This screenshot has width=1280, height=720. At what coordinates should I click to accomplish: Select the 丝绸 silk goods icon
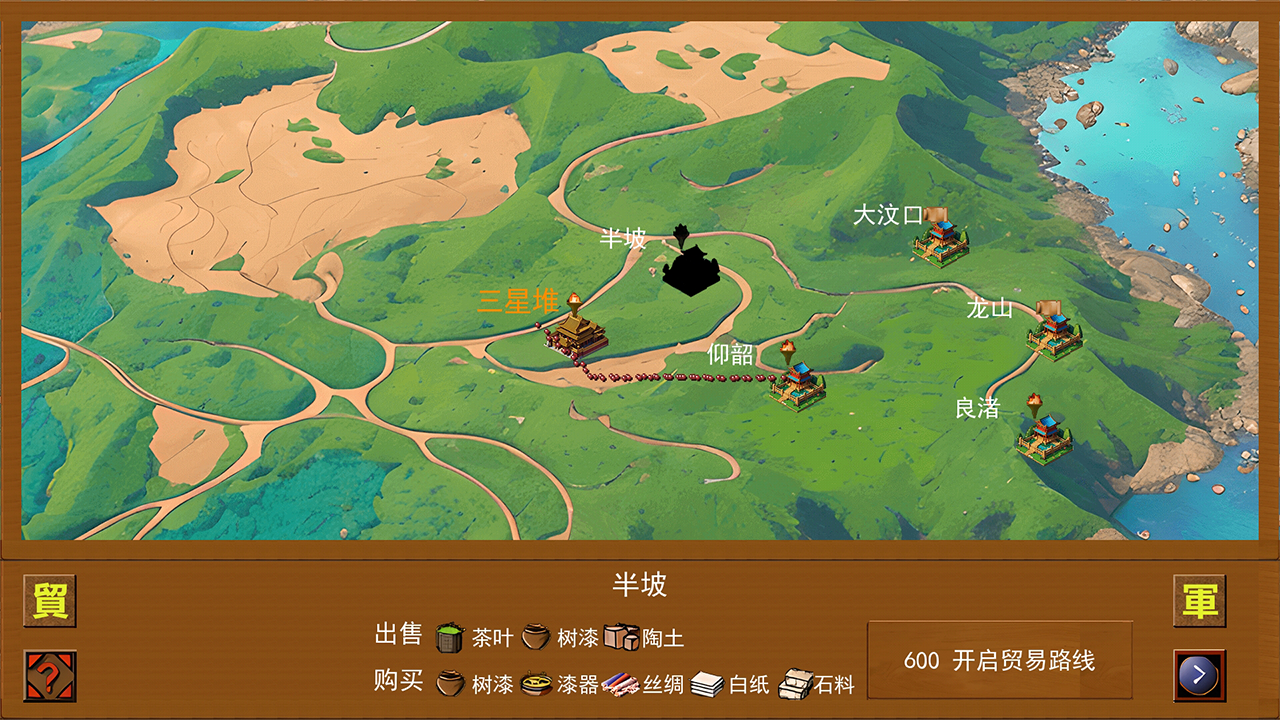point(620,682)
